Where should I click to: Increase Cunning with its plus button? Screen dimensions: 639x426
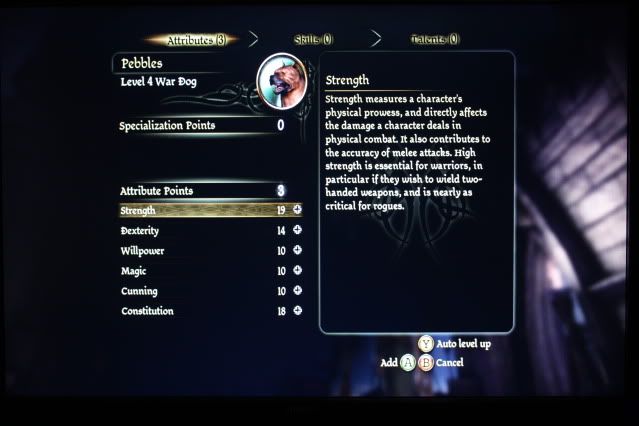coord(297,291)
